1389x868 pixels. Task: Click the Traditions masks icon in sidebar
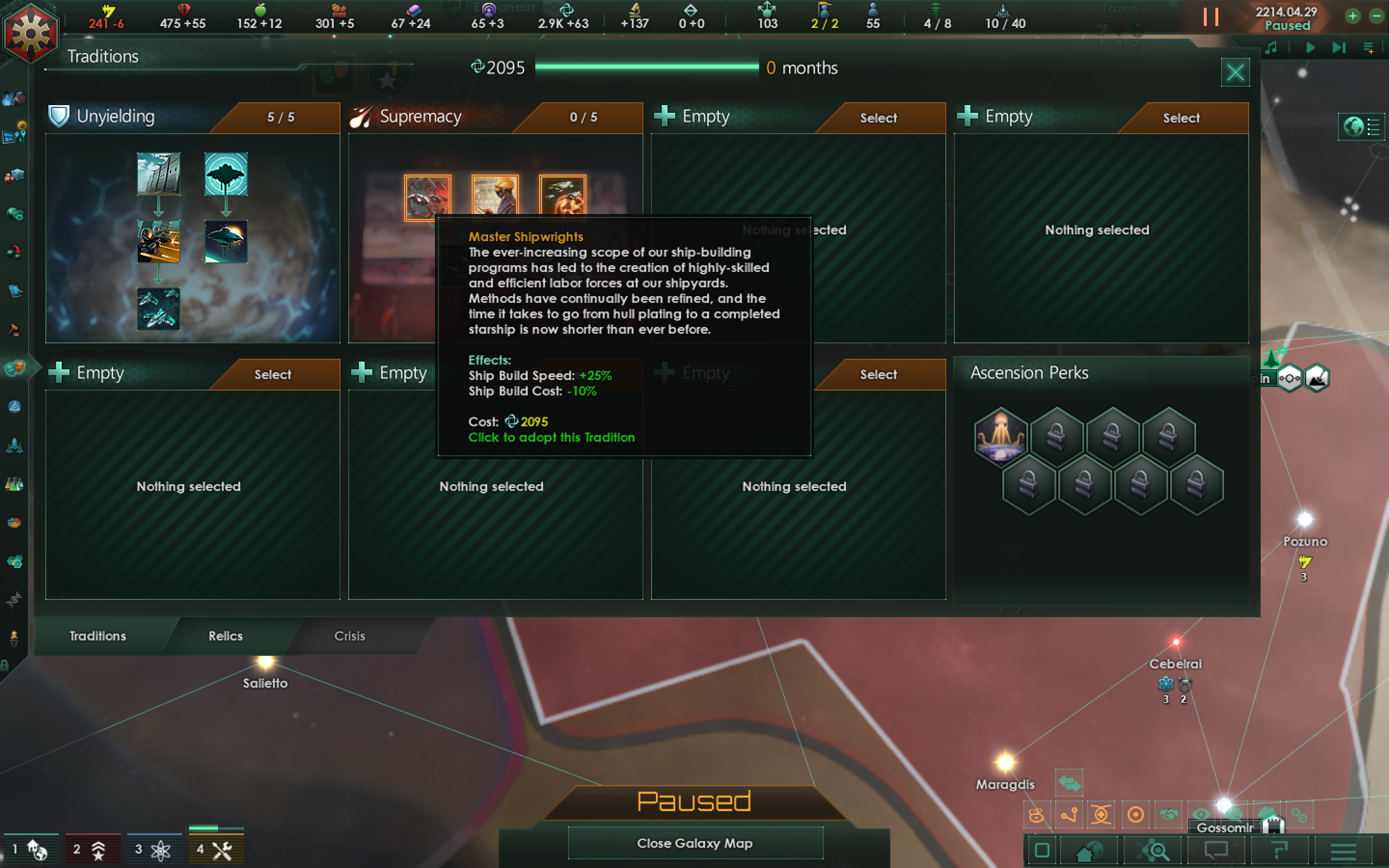[x=15, y=368]
